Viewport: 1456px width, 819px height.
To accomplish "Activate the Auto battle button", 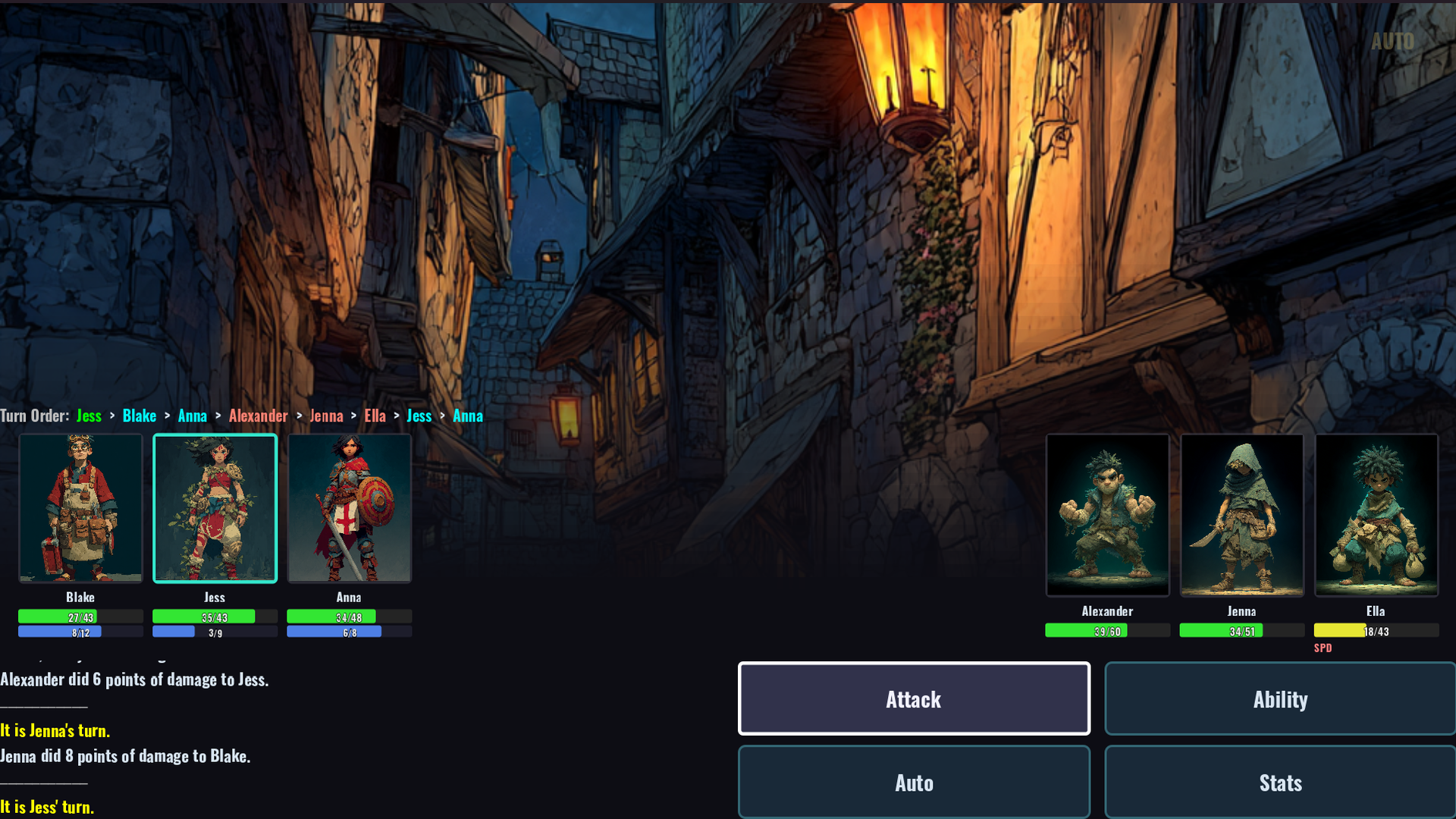I will coord(914,782).
